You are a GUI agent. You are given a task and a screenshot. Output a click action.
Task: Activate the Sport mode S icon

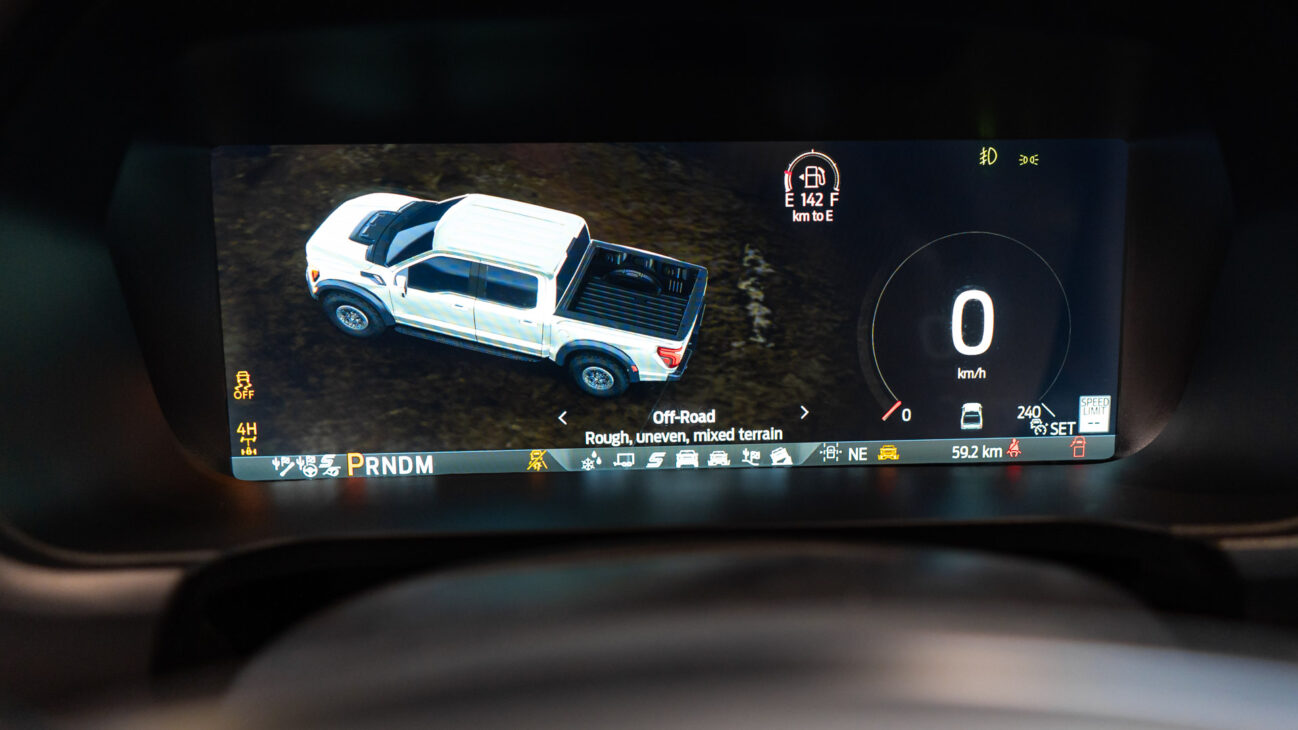coord(655,460)
